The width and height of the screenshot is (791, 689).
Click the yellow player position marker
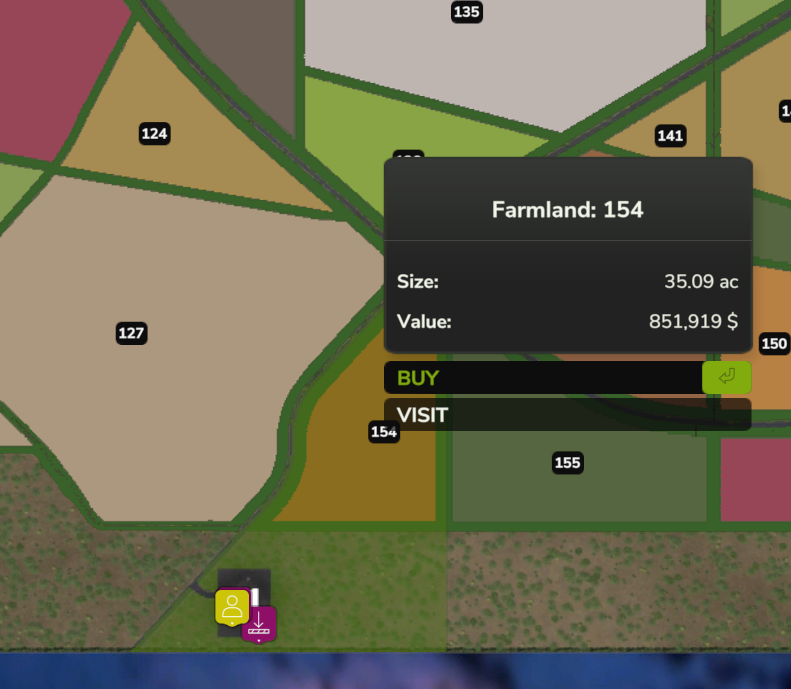(232, 606)
